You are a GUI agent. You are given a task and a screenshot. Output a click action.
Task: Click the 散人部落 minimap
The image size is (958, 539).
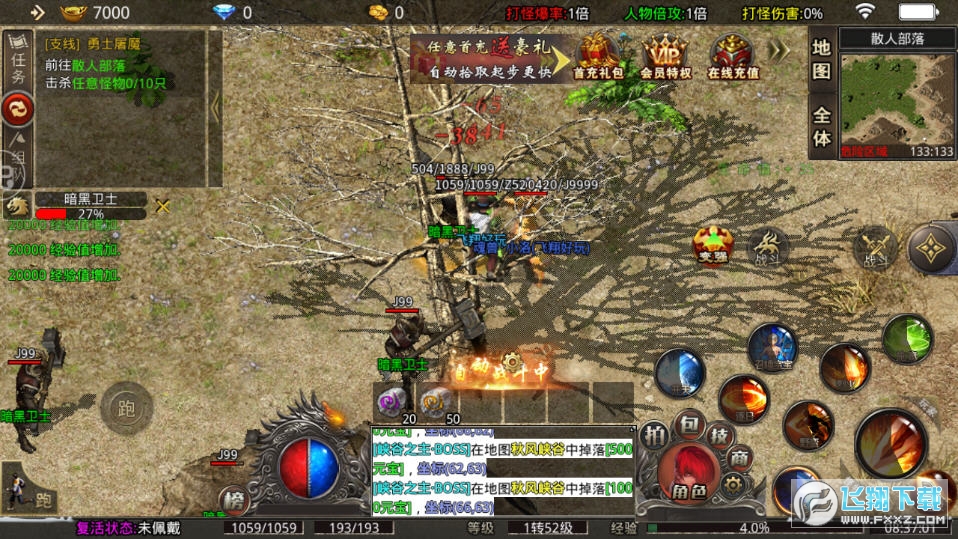[897, 95]
